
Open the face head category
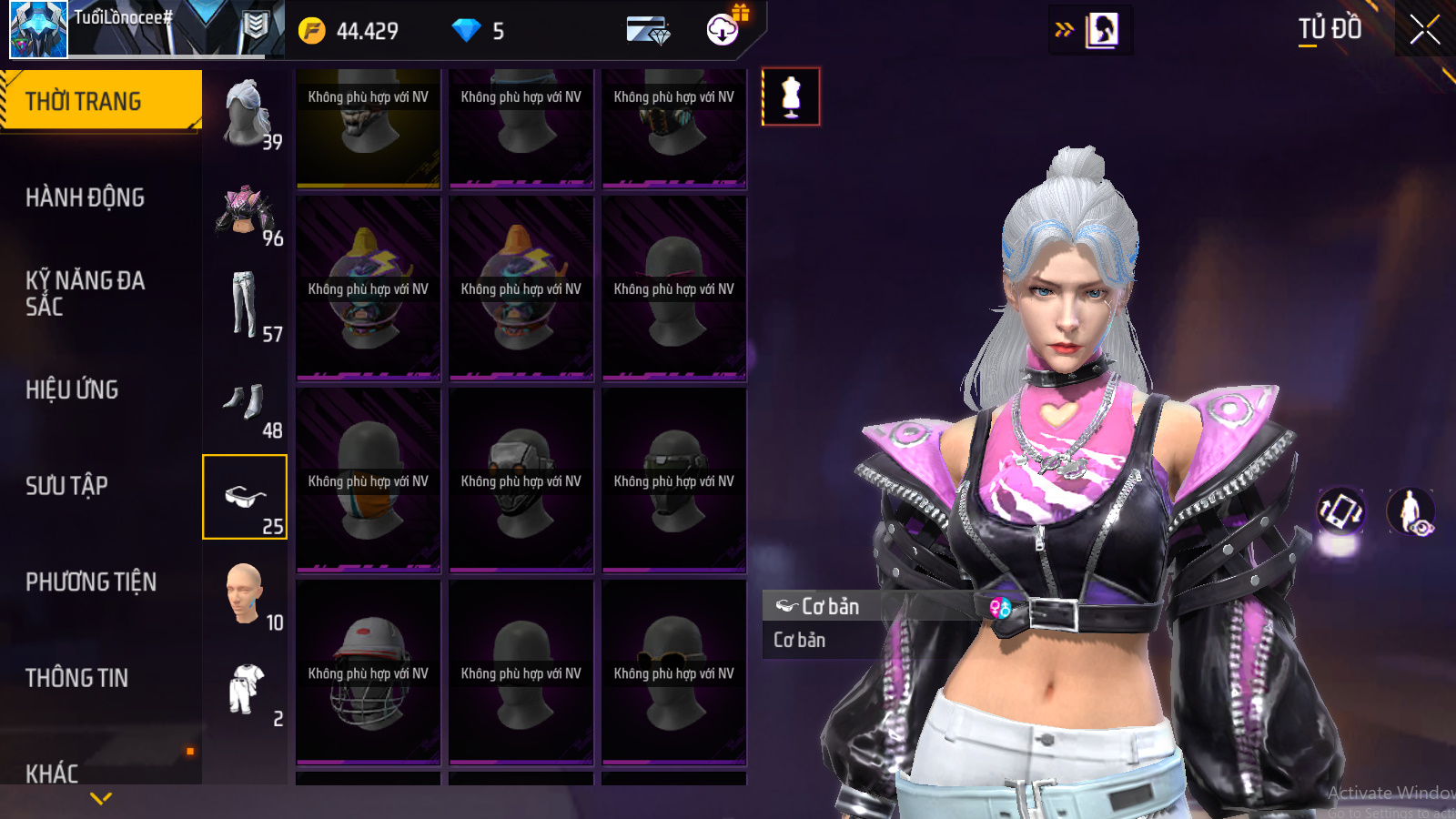[x=246, y=595]
